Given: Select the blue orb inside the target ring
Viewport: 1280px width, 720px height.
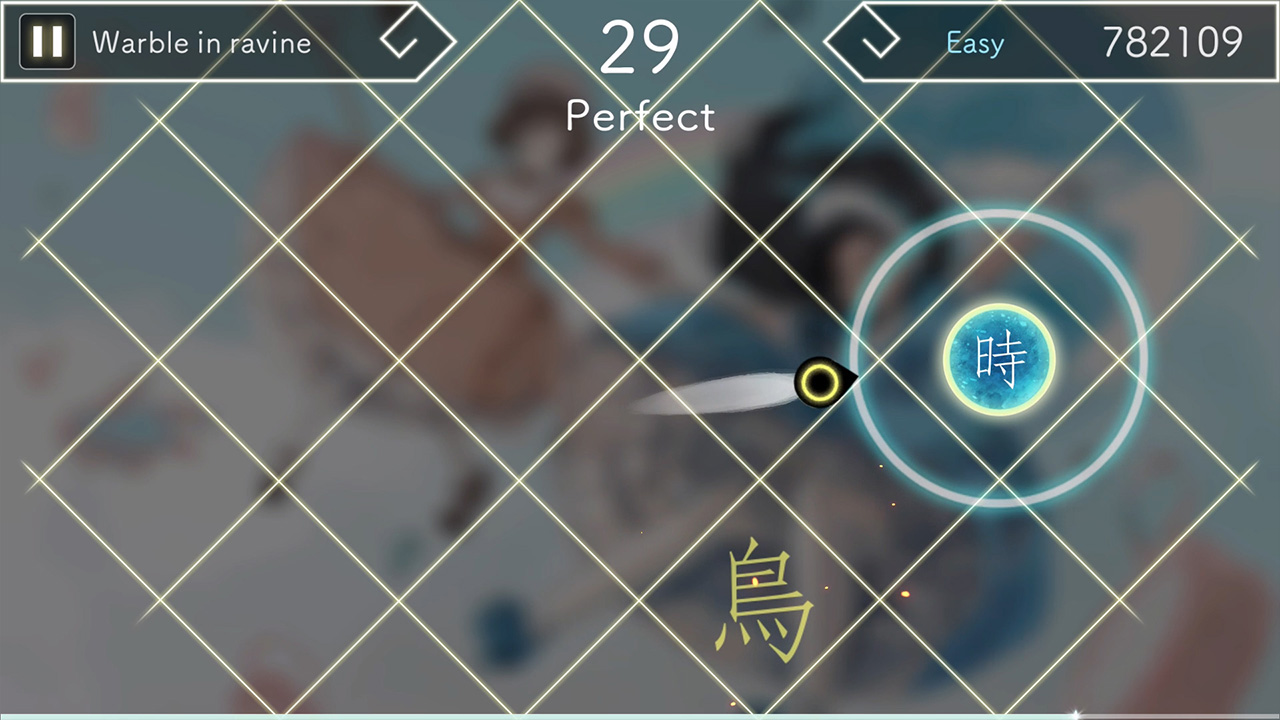Looking at the screenshot, I should click(998, 357).
